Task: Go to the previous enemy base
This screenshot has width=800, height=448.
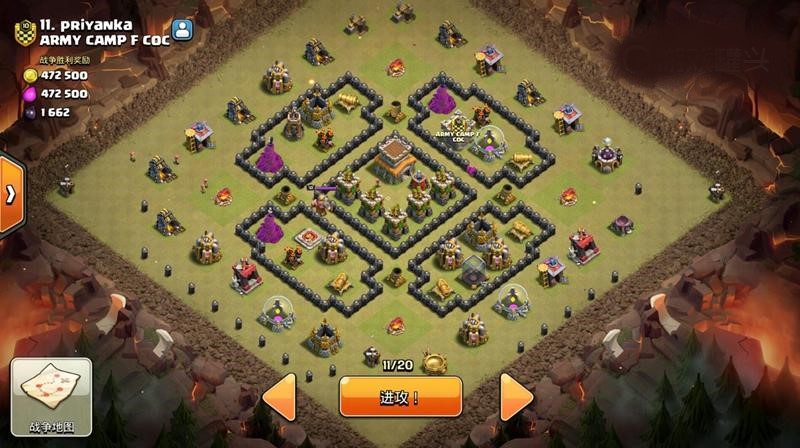Action: [279, 397]
